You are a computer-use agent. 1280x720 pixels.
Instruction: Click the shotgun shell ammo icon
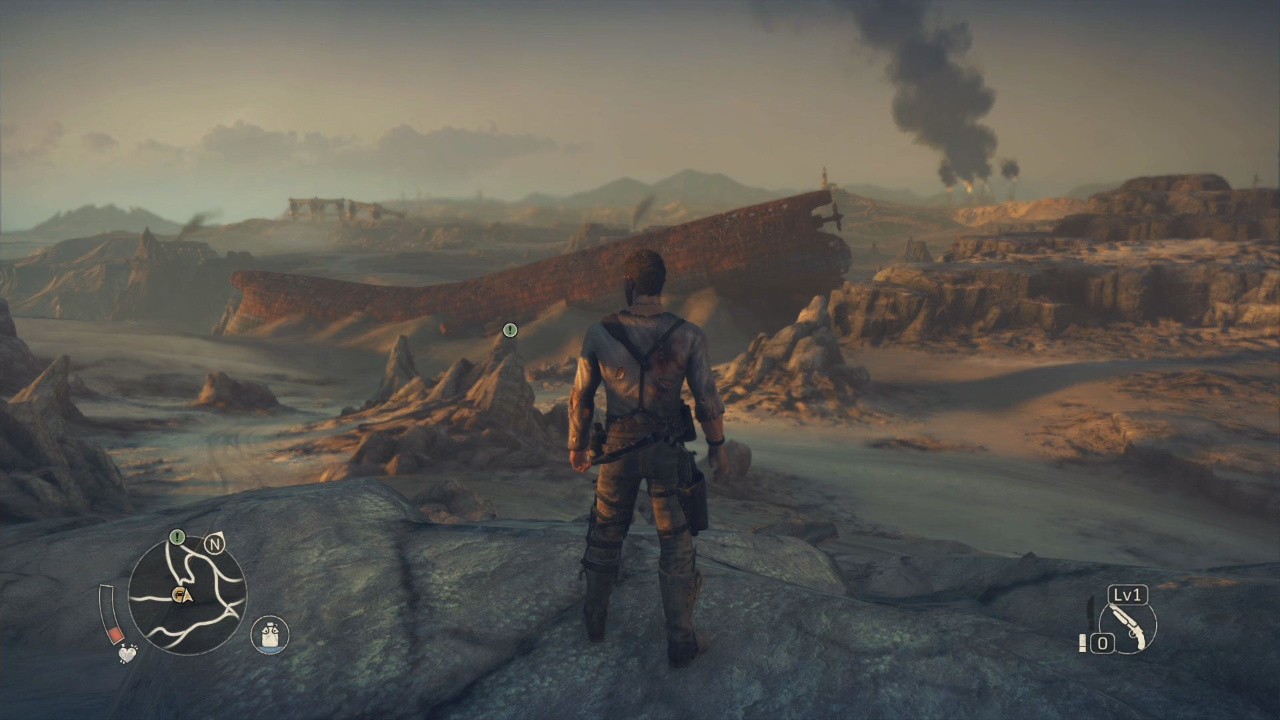point(1083,642)
